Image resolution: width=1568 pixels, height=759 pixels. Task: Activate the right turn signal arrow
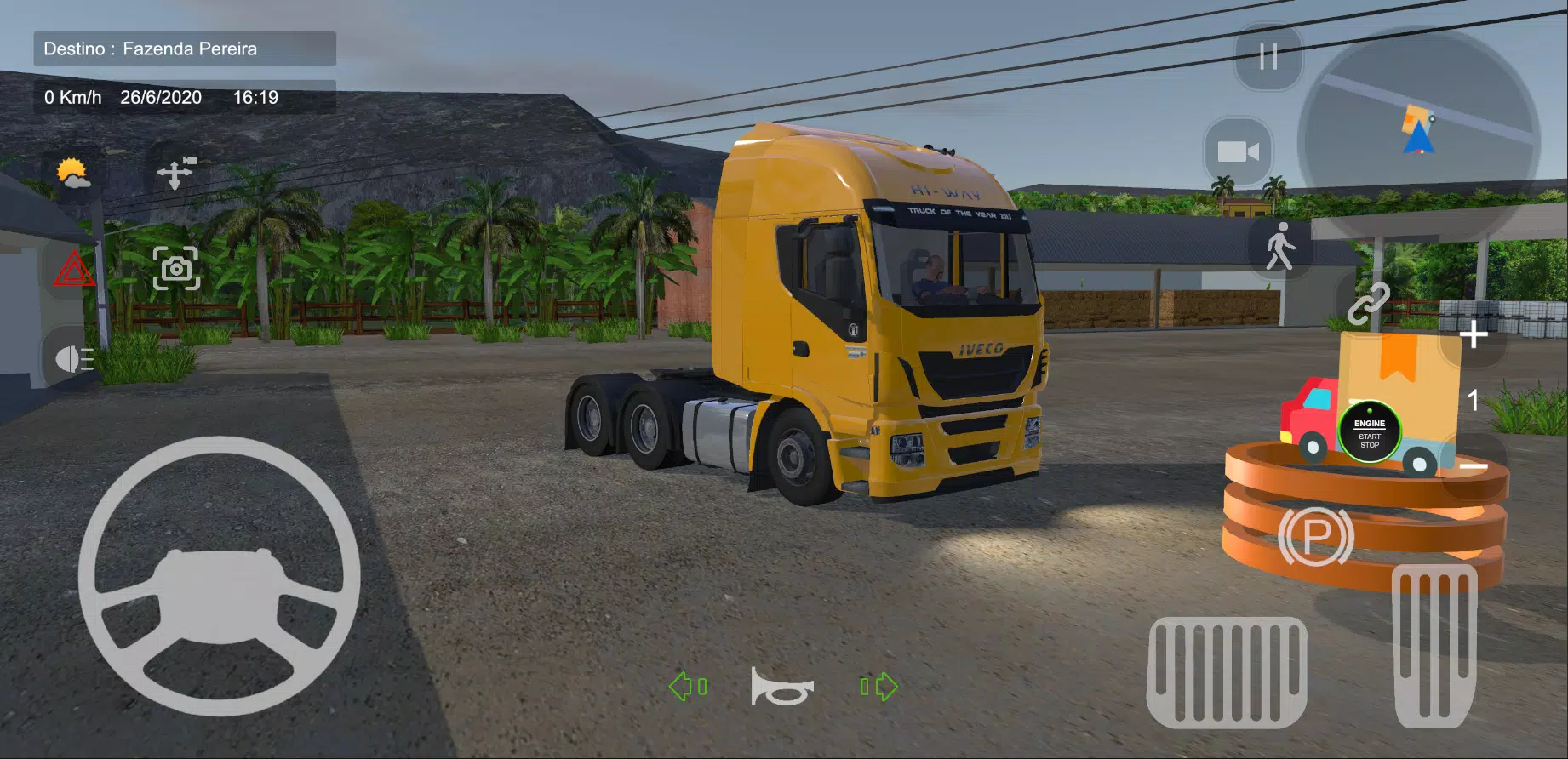click(878, 687)
